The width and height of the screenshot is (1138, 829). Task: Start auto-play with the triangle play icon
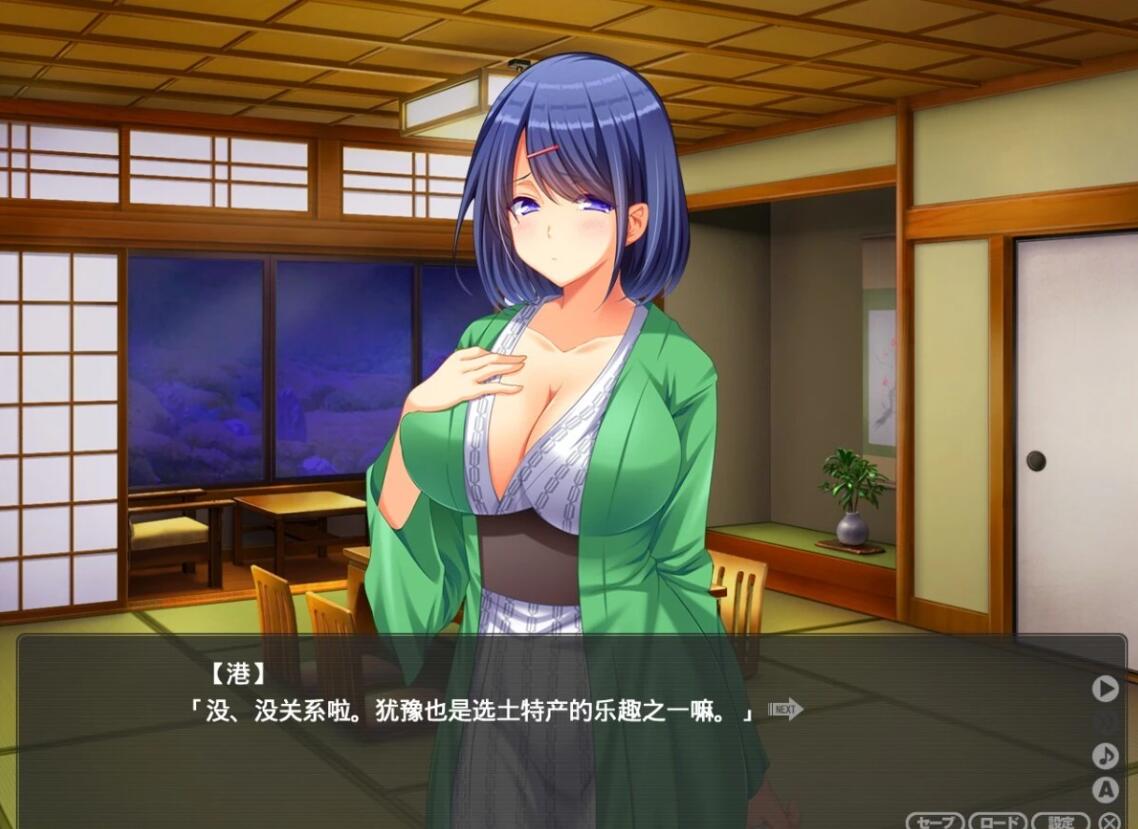[1105, 688]
